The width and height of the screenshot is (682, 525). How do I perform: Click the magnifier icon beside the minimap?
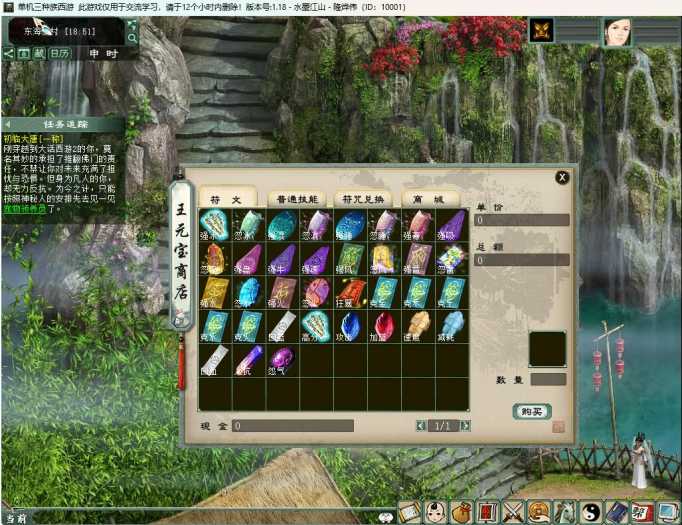[x=132, y=39]
